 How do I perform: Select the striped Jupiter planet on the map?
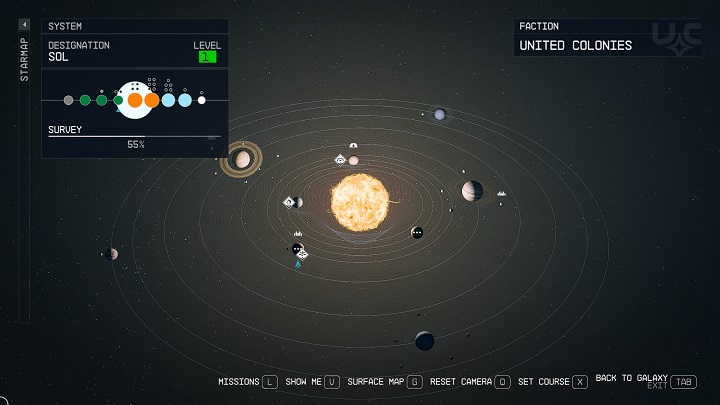[x=472, y=190]
